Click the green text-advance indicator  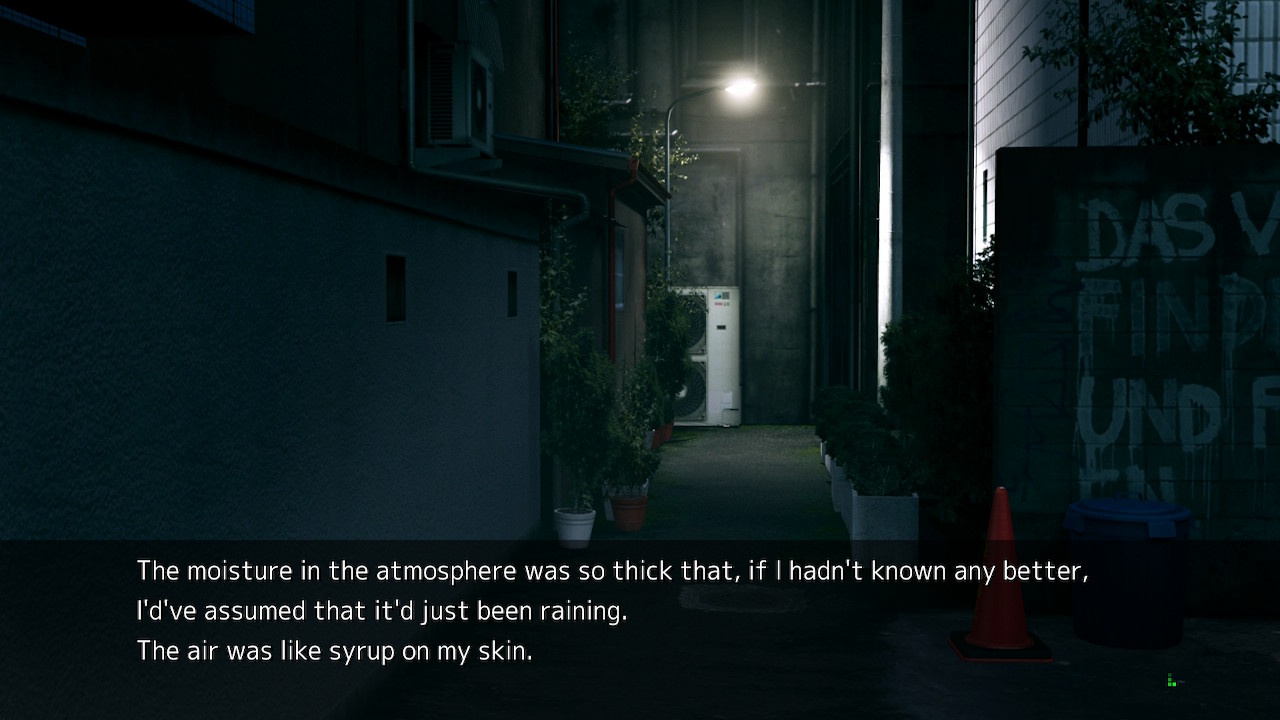coord(1171,681)
